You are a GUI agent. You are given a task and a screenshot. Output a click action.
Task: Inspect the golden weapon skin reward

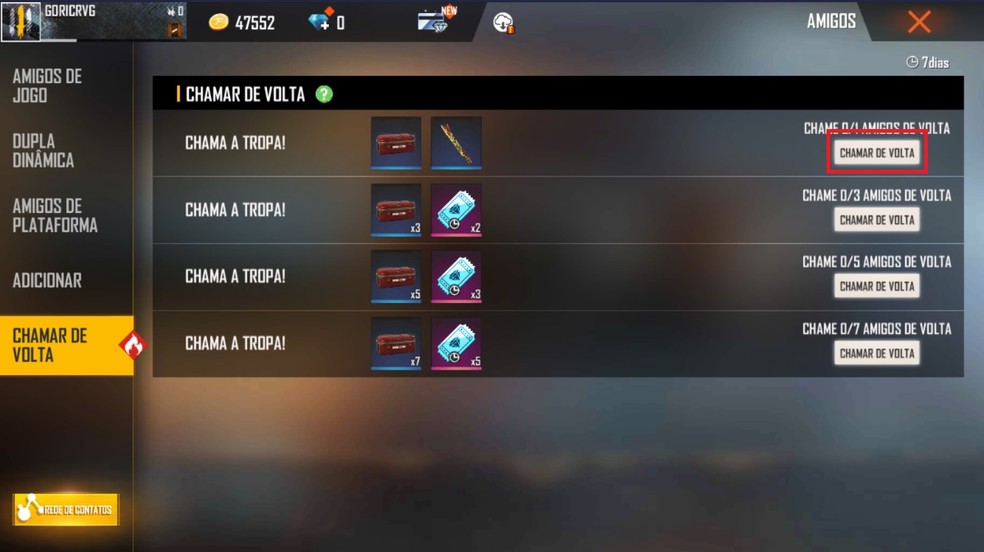456,142
